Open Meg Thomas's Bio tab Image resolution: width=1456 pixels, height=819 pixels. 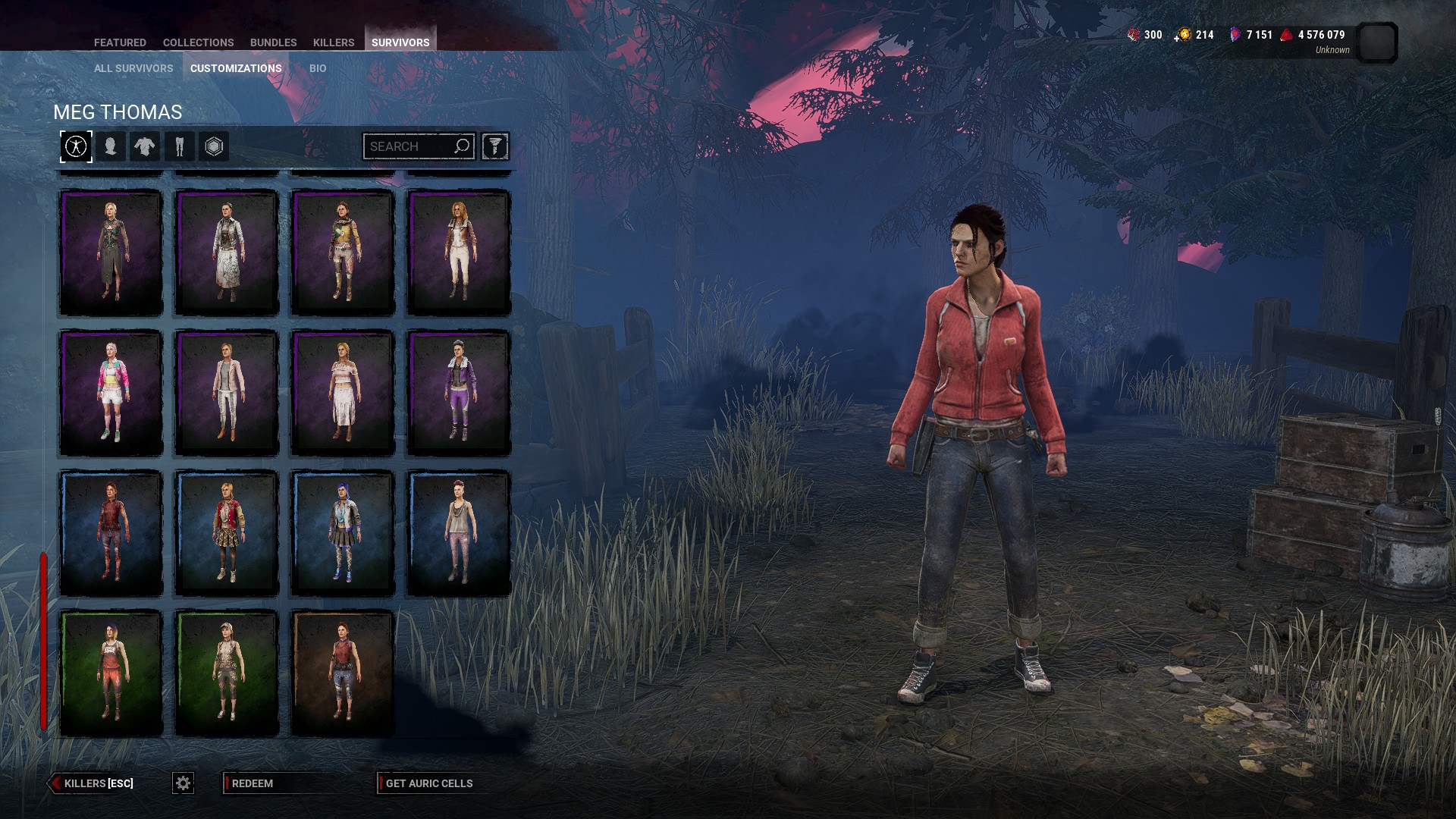[x=318, y=68]
